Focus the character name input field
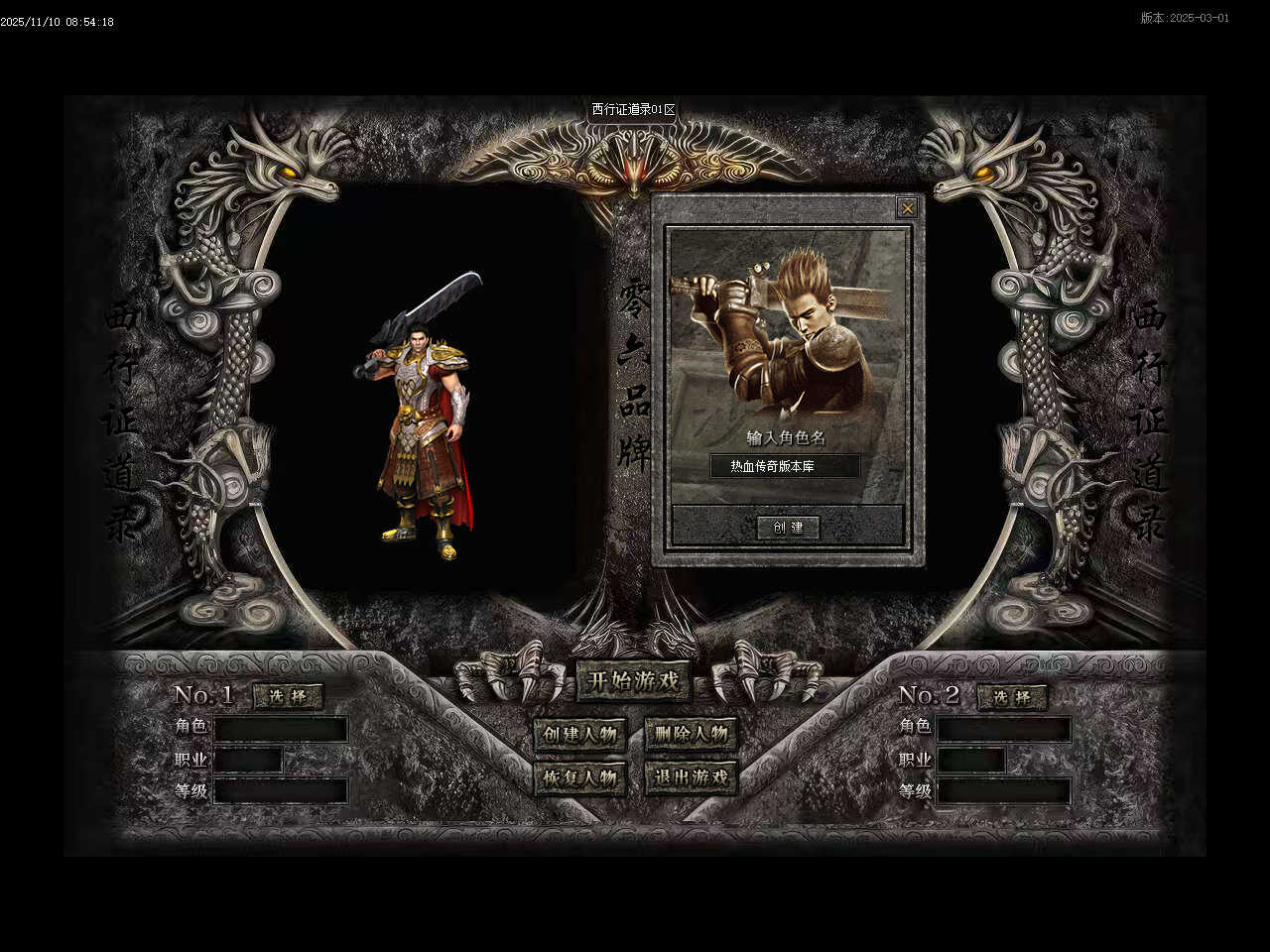Image resolution: width=1270 pixels, height=952 pixels. 785,466
